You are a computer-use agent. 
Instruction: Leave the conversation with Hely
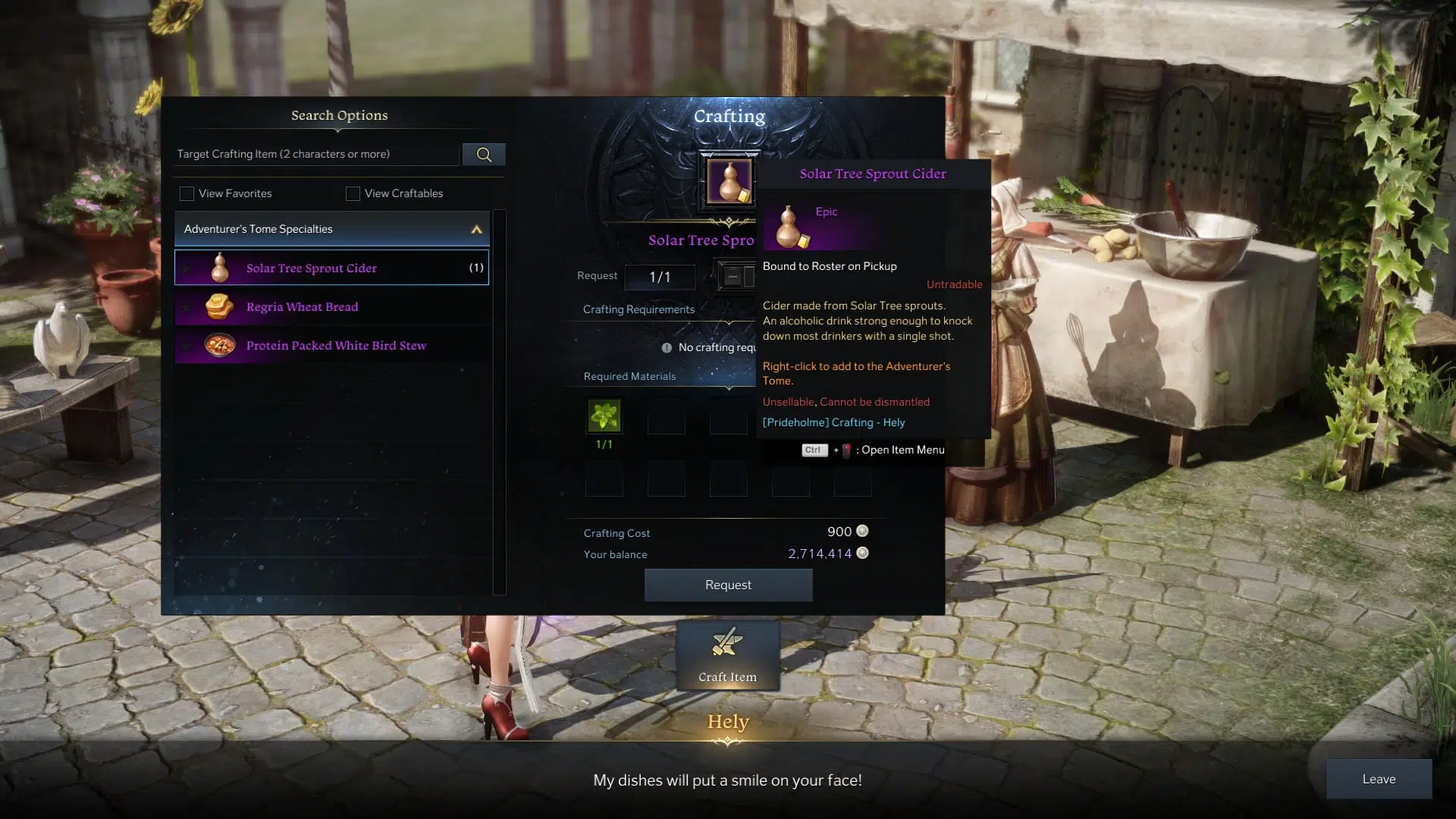point(1378,779)
